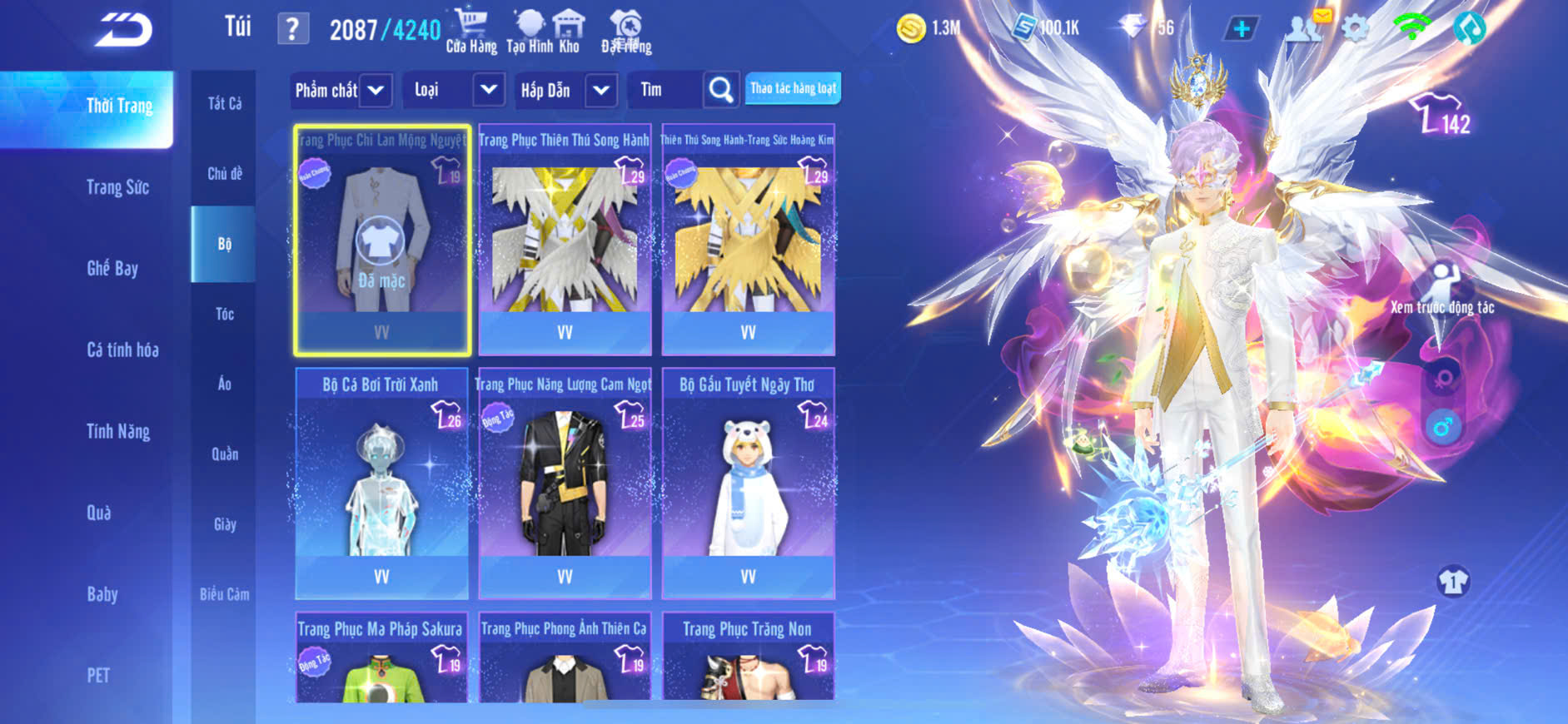Select the Bộ Gấu Tuyết Ngây Thơ outfit
The image size is (1568, 724).
pyautogui.click(x=748, y=483)
